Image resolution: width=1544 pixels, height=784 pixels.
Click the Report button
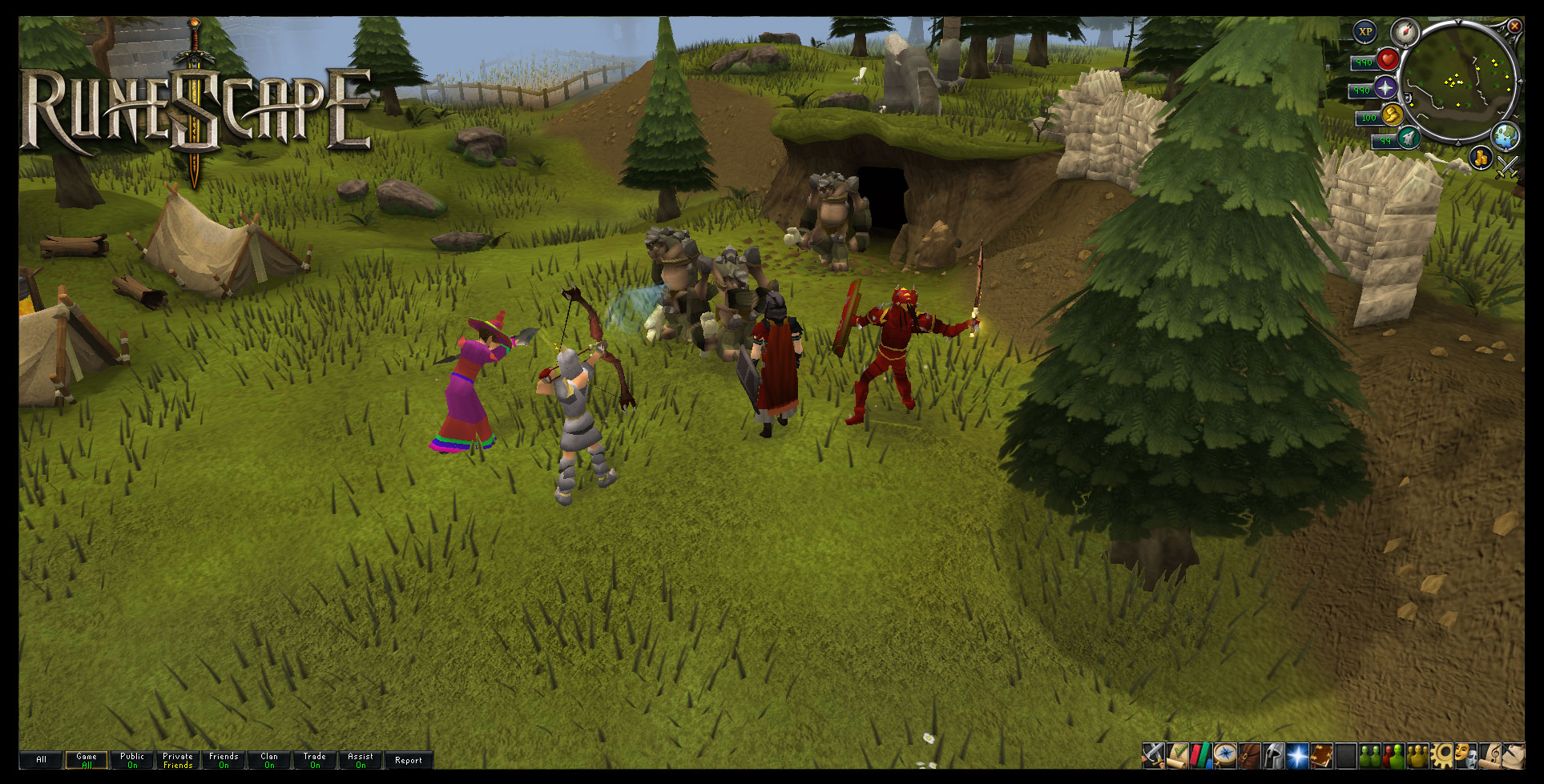(x=409, y=760)
